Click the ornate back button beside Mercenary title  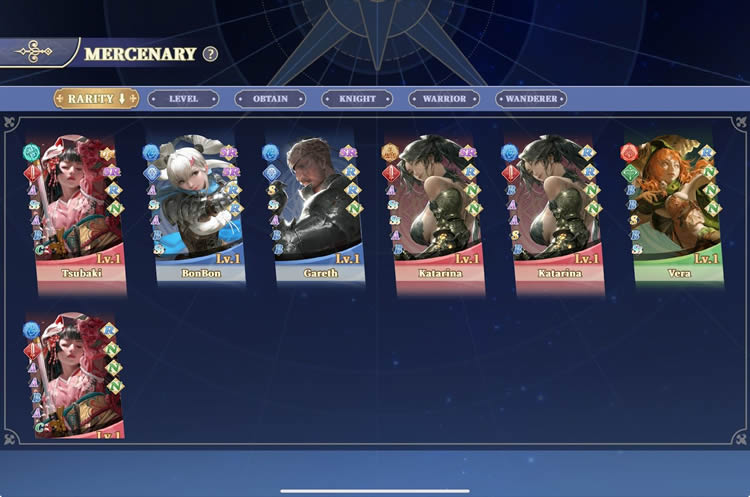pos(38,52)
